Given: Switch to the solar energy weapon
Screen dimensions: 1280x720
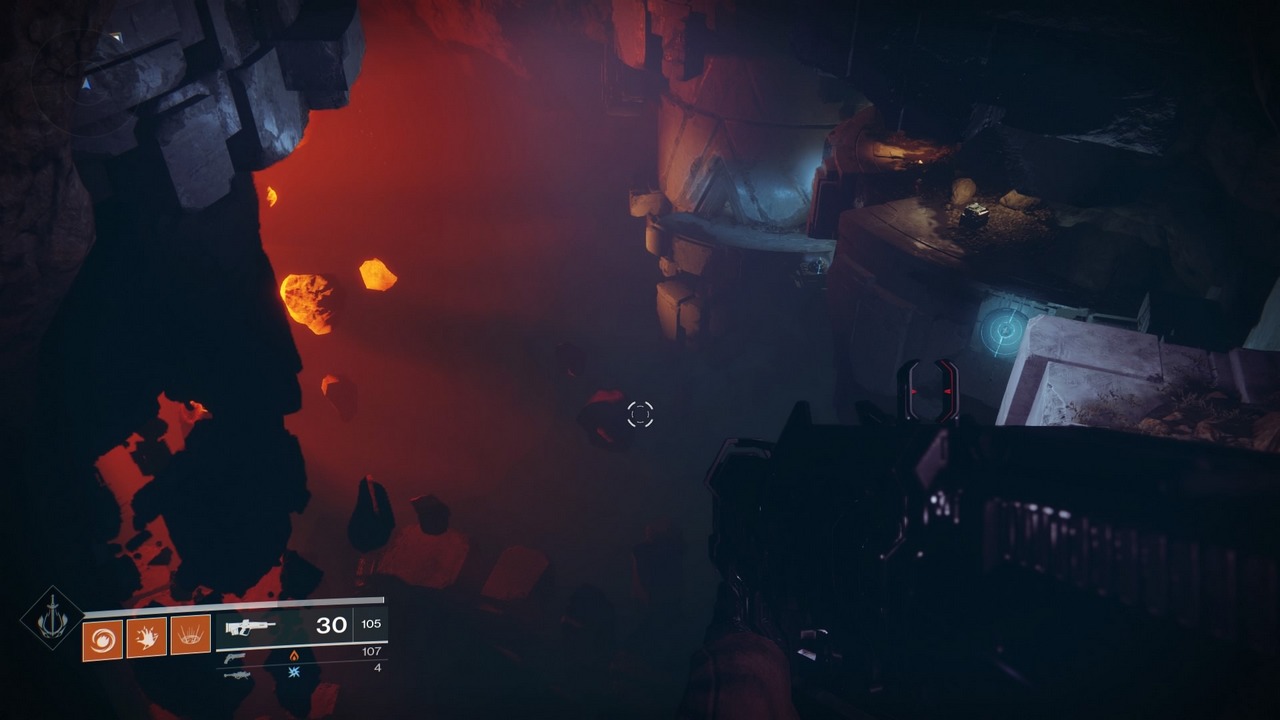Looking at the screenshot, I should point(236,657).
